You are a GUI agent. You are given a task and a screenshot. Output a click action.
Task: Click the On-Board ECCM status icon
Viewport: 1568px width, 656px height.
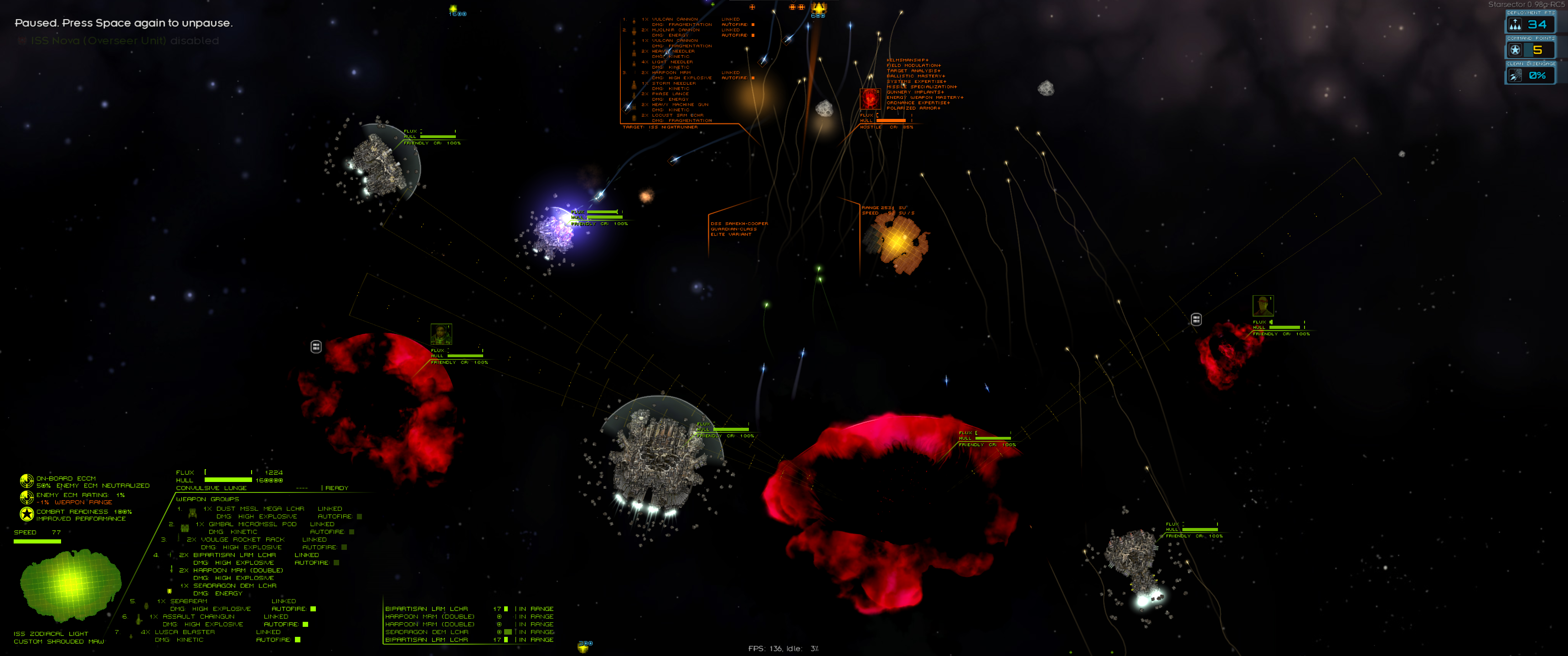(x=26, y=482)
